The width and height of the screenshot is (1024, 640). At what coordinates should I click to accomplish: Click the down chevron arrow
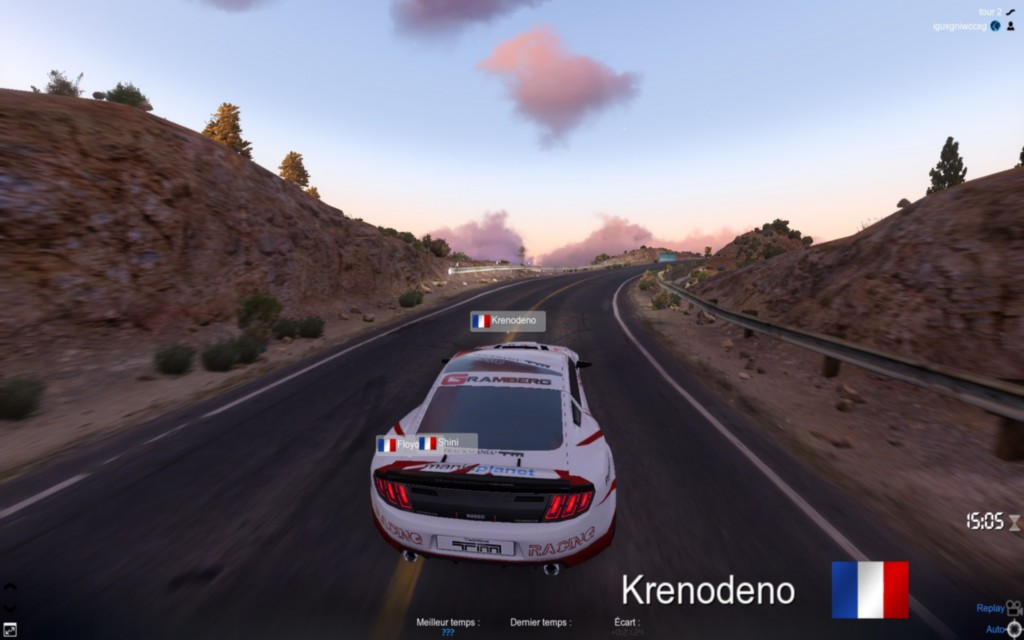click(x=10, y=606)
